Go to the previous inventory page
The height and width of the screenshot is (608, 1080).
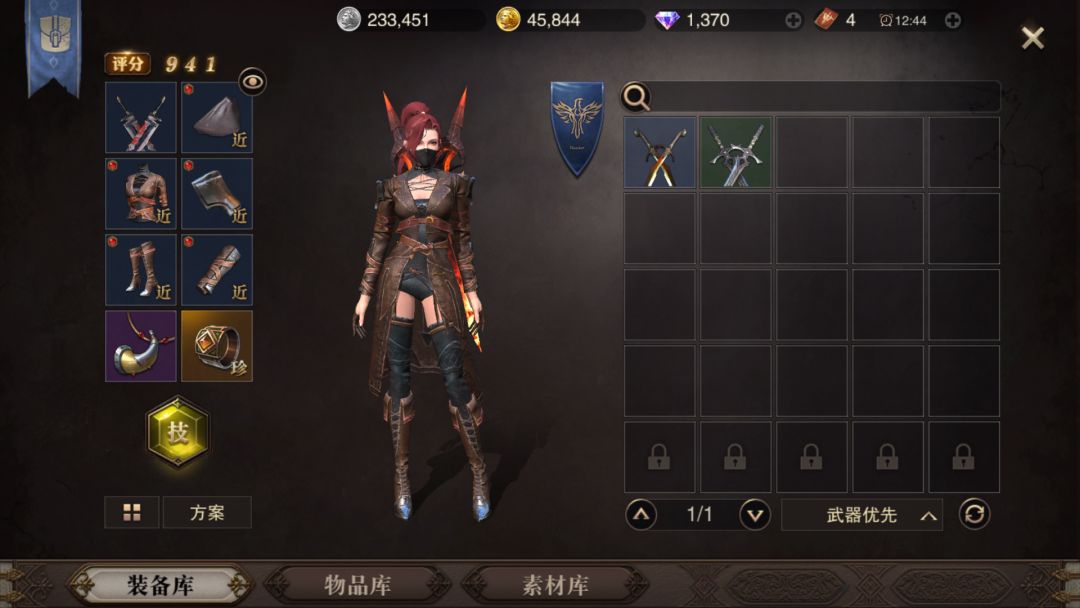point(641,515)
